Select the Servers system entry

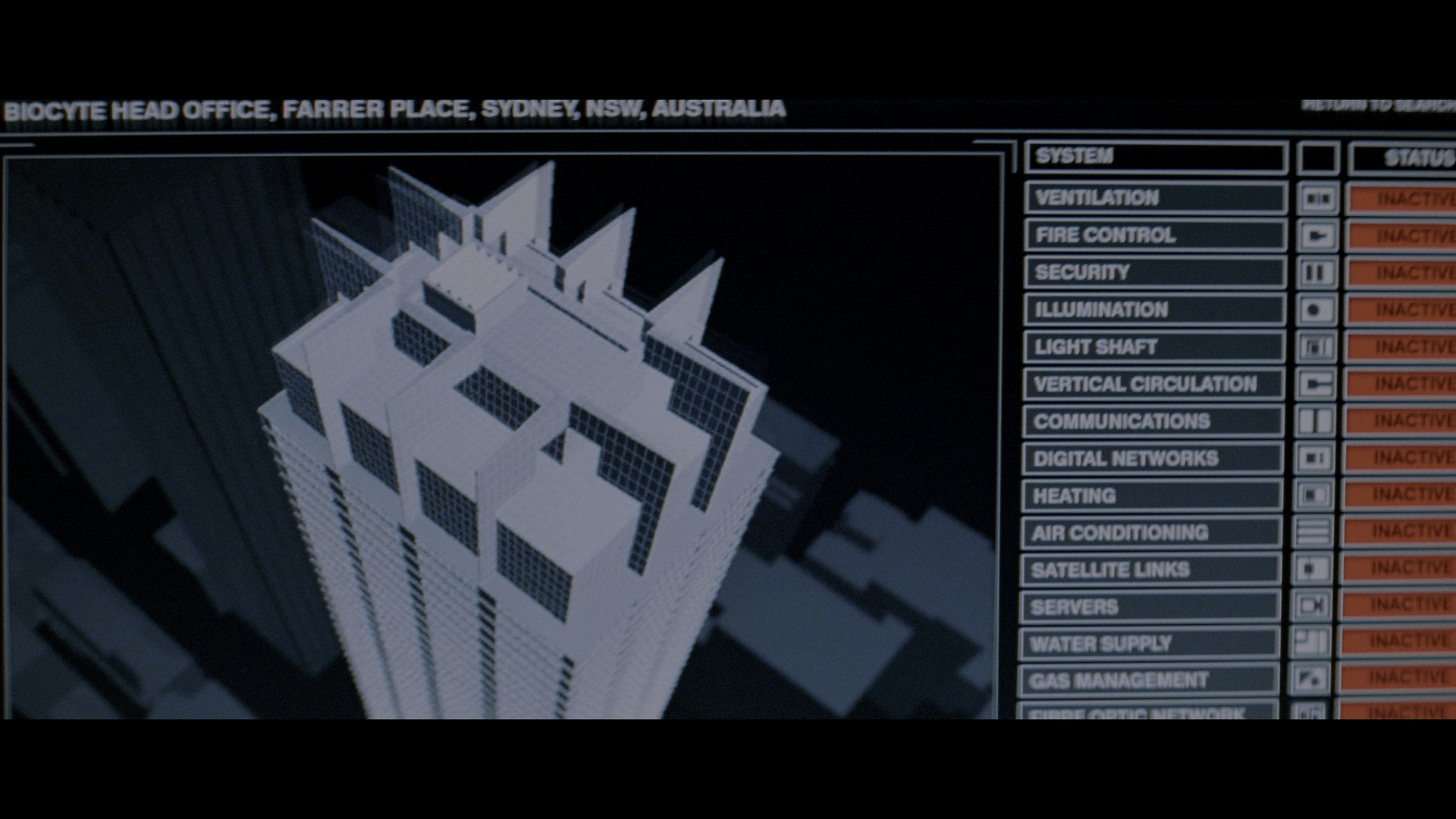click(1150, 607)
